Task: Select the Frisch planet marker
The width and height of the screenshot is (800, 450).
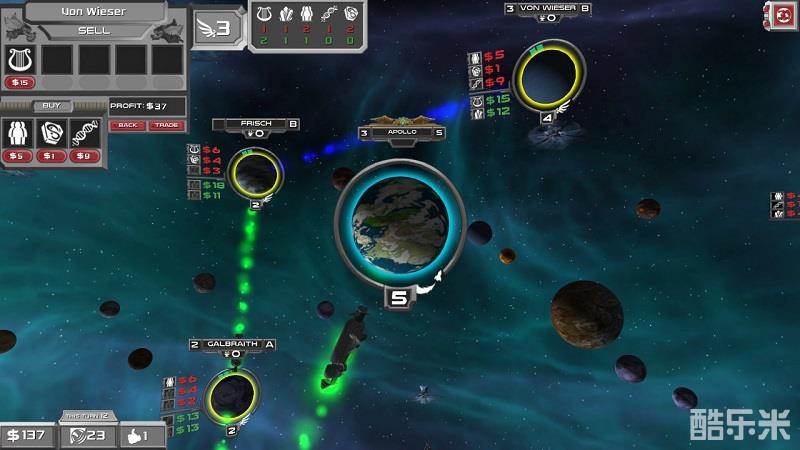Action: 255,173
